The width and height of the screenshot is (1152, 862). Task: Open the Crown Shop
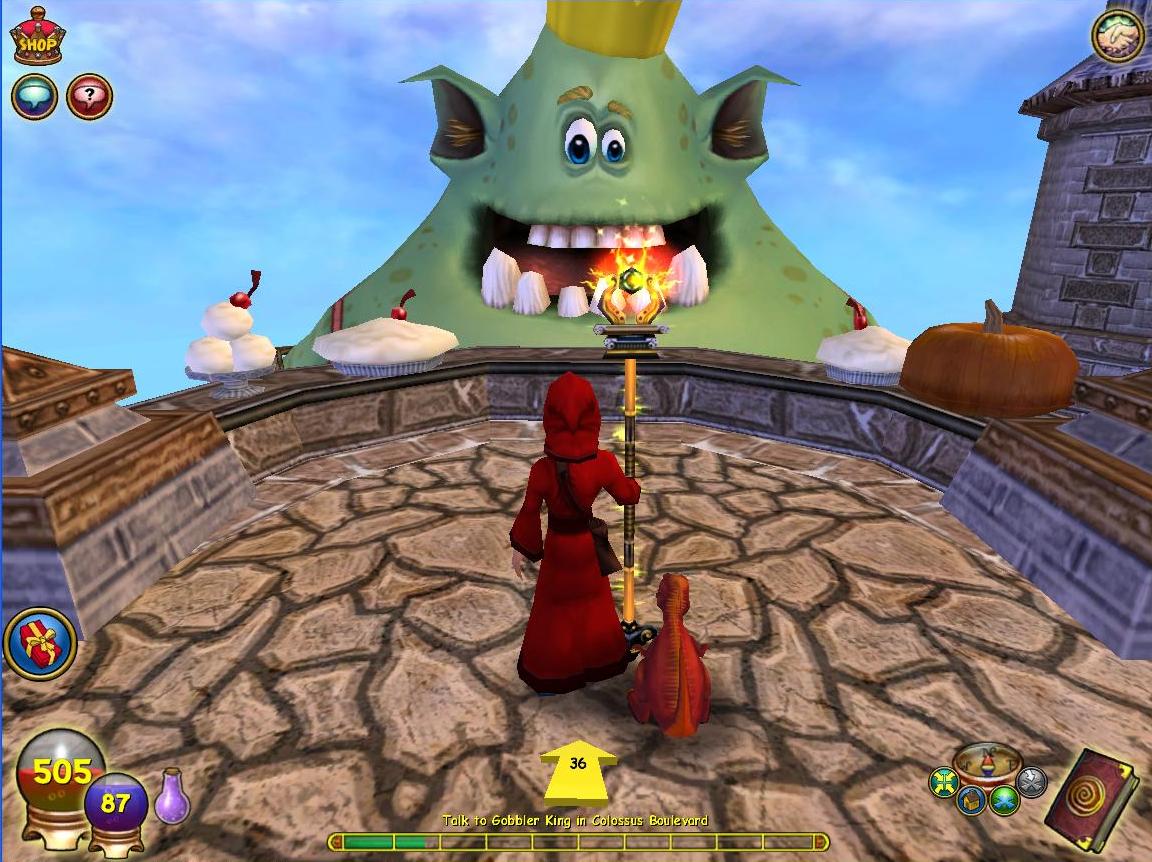click(37, 37)
